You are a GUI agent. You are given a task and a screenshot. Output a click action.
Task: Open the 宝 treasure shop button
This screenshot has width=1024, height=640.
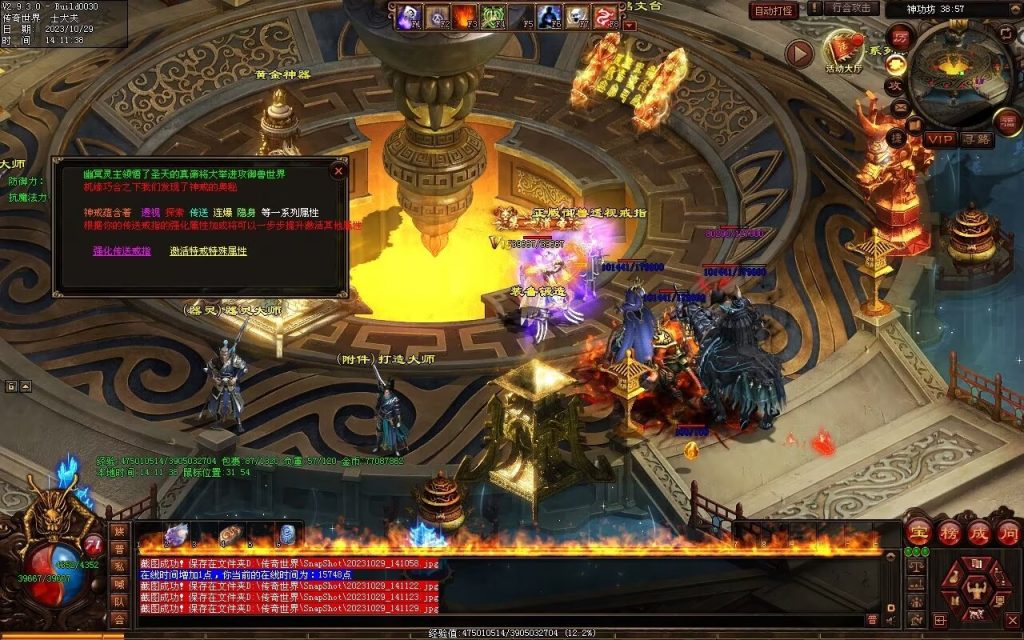pos(918,533)
